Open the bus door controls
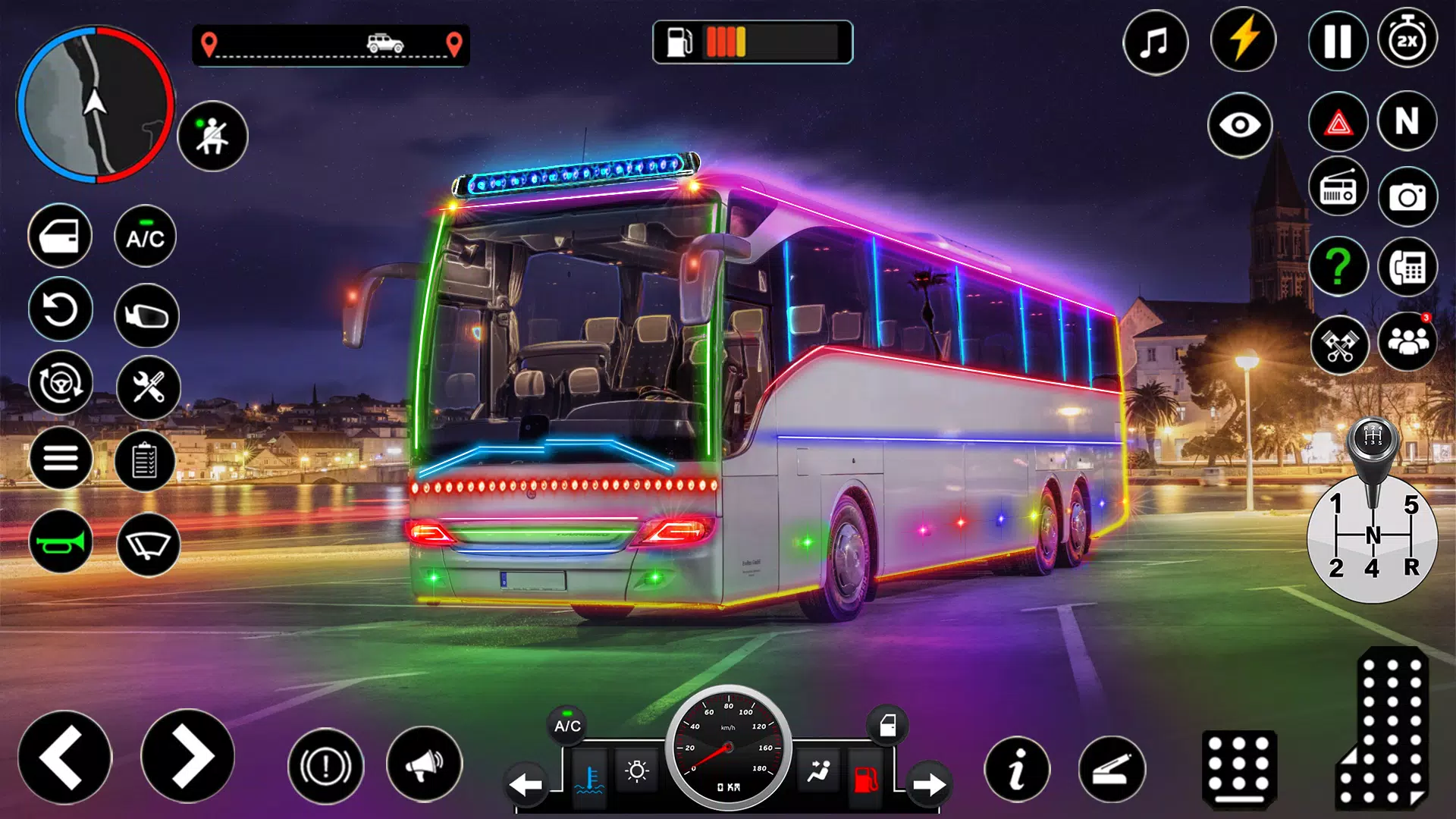The height and width of the screenshot is (819, 1456). tap(60, 235)
